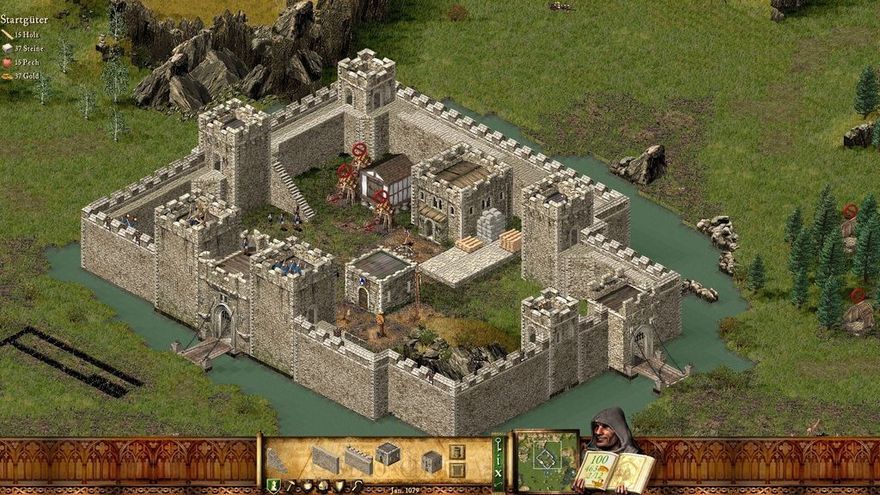Open the apple food buildings tab
This screenshot has width=880, height=495.
coord(307,486)
